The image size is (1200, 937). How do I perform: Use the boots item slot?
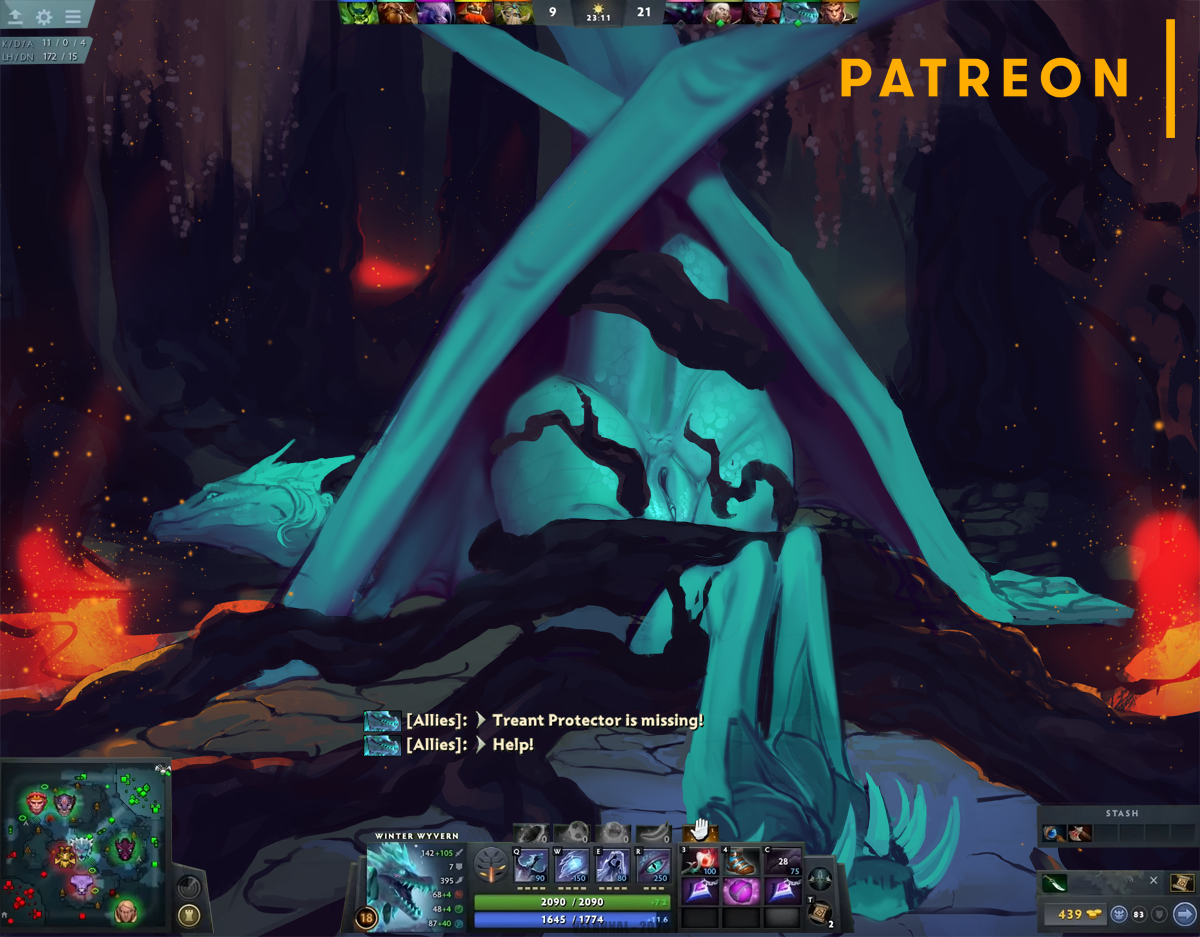pyautogui.click(x=742, y=861)
